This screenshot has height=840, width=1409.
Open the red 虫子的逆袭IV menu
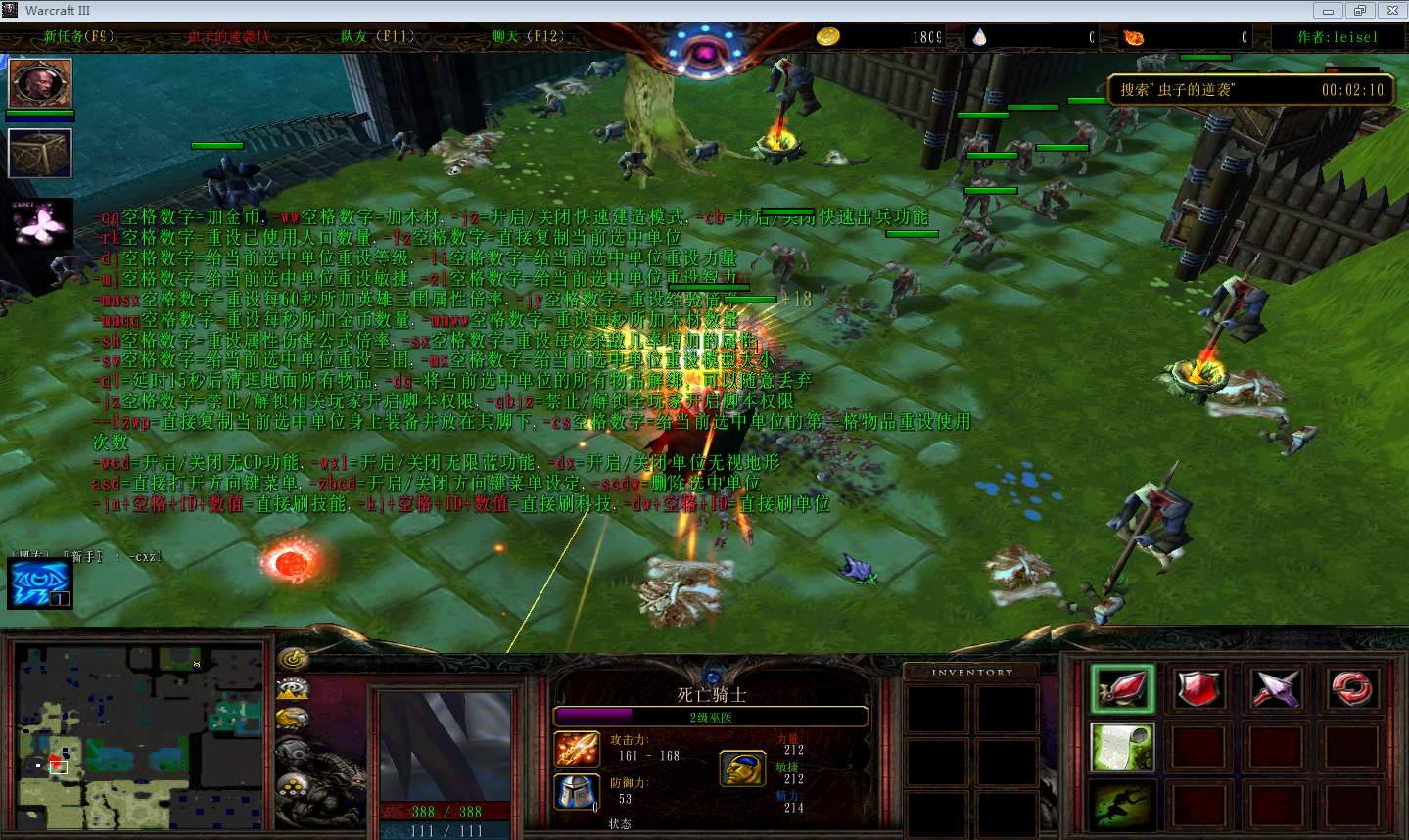click(x=228, y=37)
